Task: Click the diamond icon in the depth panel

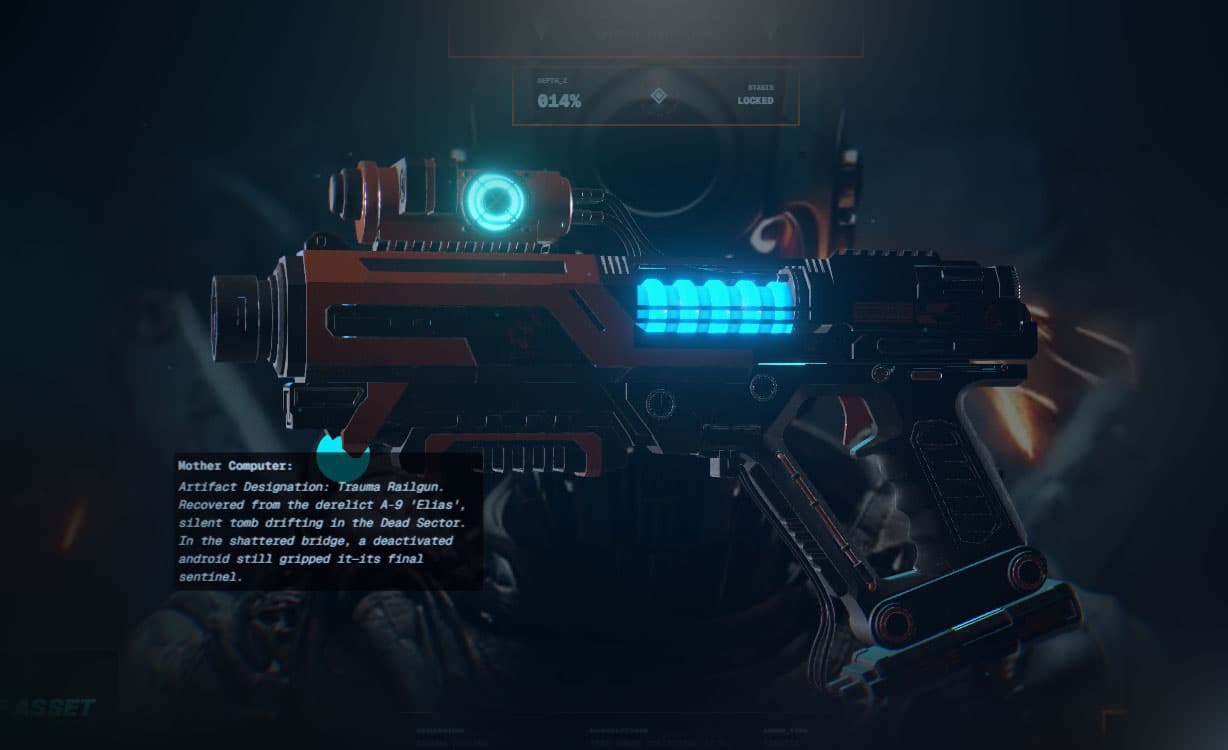Action: 658,96
